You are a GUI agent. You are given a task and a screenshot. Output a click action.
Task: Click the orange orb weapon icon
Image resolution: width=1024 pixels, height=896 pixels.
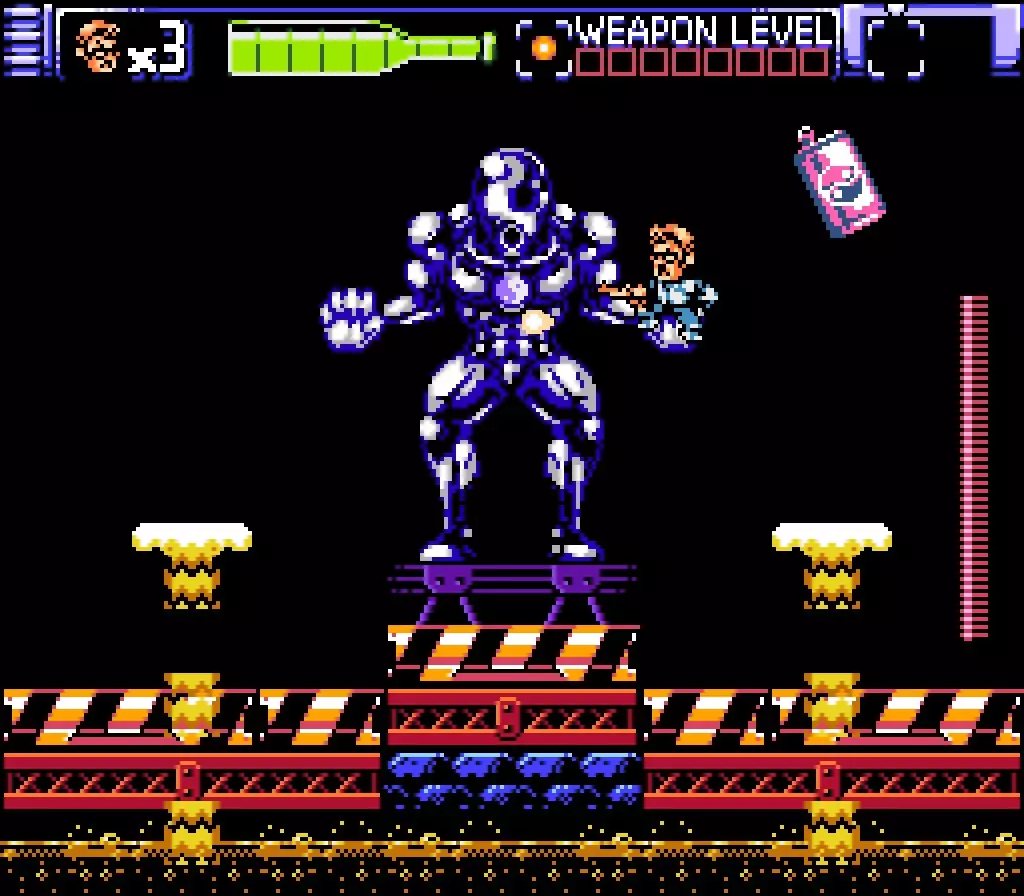(x=544, y=48)
